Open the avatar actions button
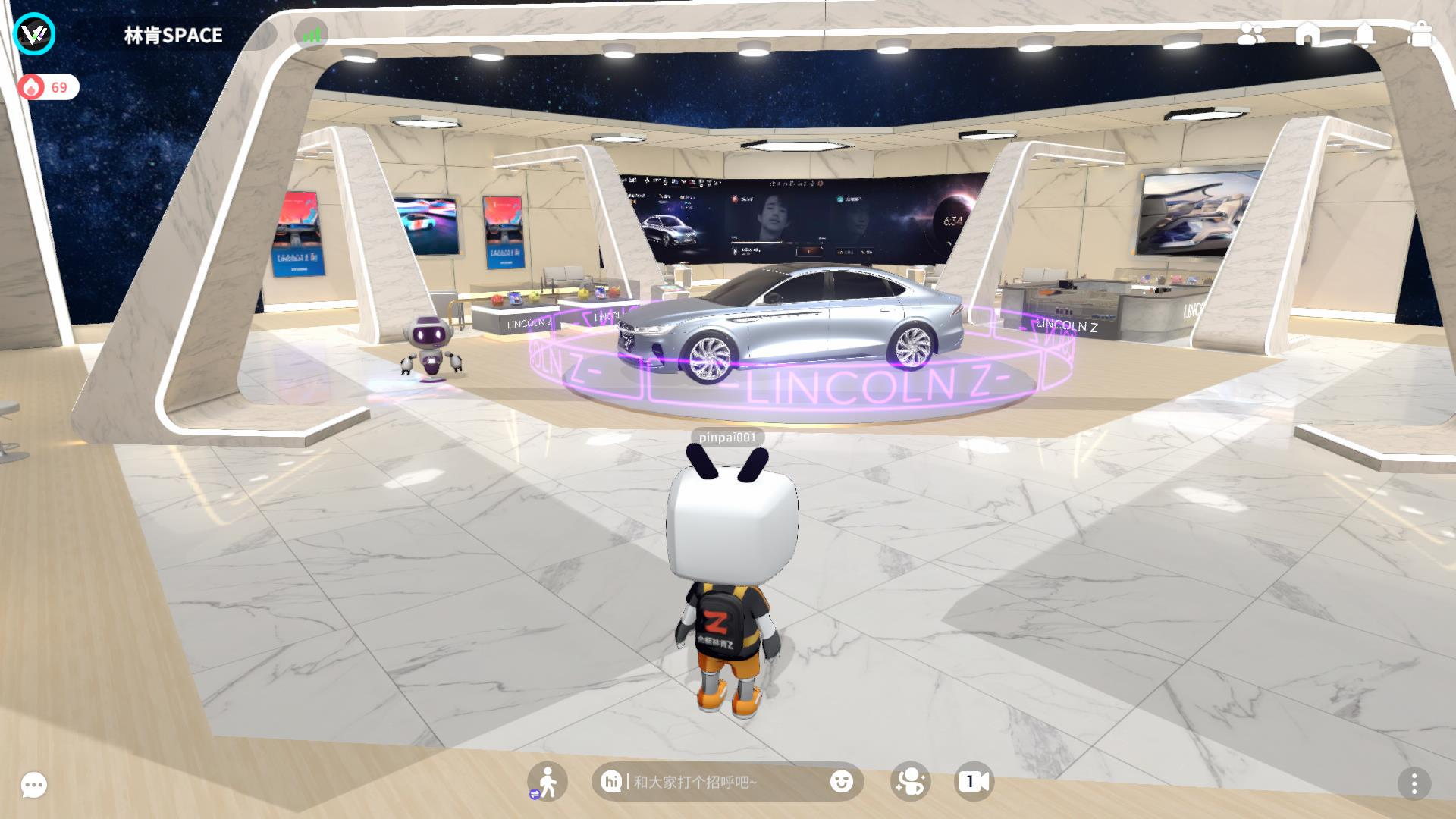This screenshot has height=819, width=1456. pyautogui.click(x=910, y=782)
